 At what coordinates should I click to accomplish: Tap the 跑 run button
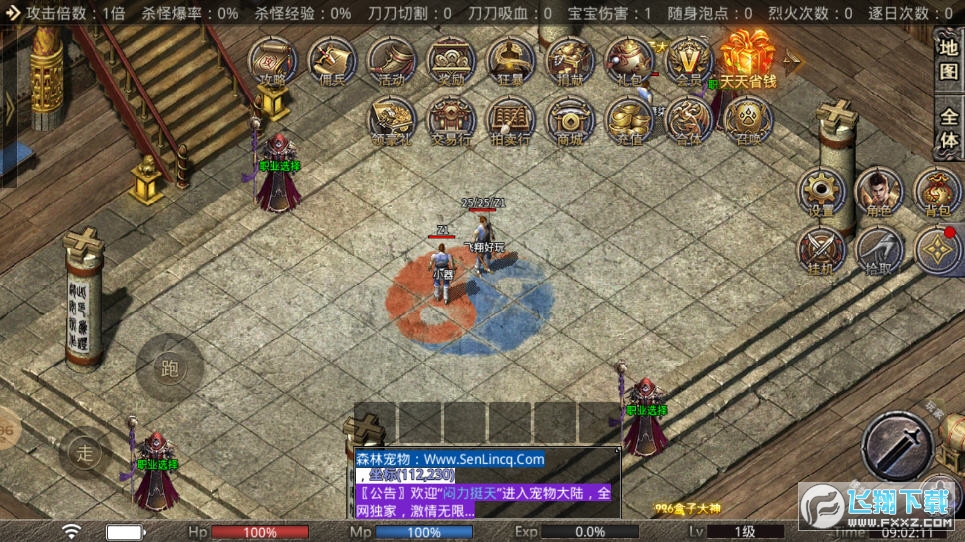coord(170,368)
